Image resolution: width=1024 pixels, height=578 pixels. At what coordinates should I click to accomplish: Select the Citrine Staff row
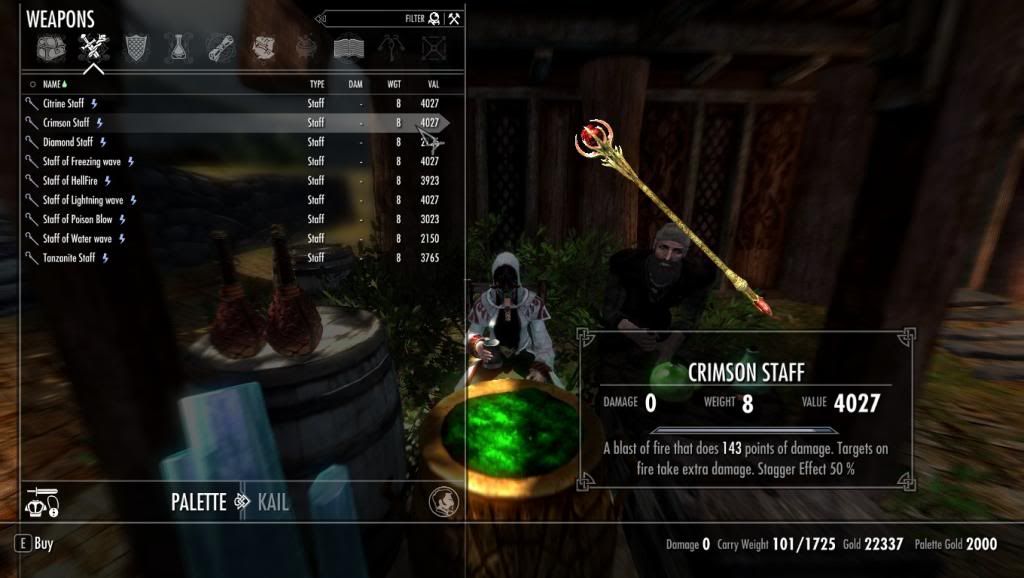(64, 103)
